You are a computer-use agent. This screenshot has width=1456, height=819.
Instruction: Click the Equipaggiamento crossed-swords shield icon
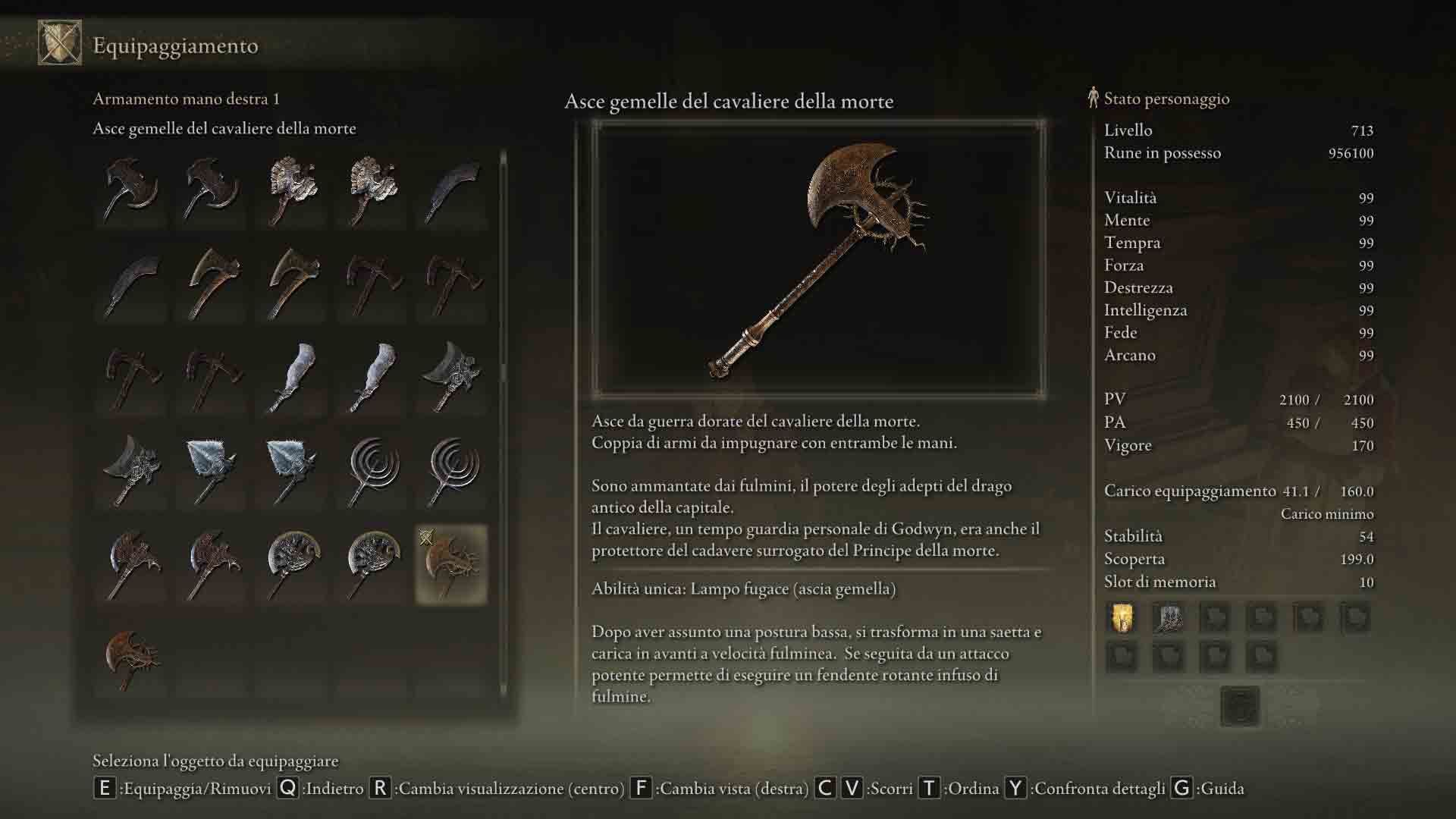[x=60, y=43]
